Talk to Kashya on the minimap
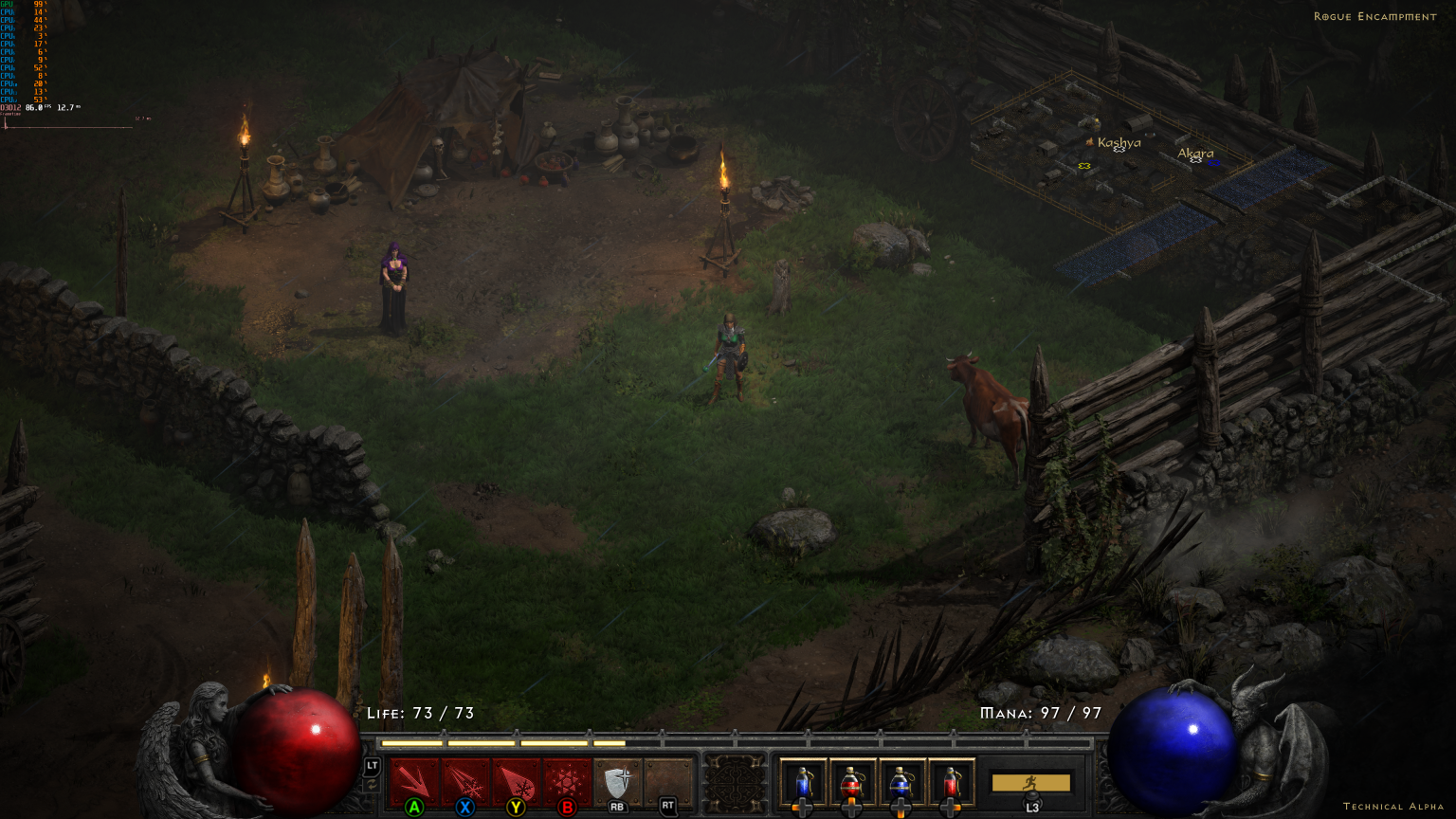 (1119, 144)
